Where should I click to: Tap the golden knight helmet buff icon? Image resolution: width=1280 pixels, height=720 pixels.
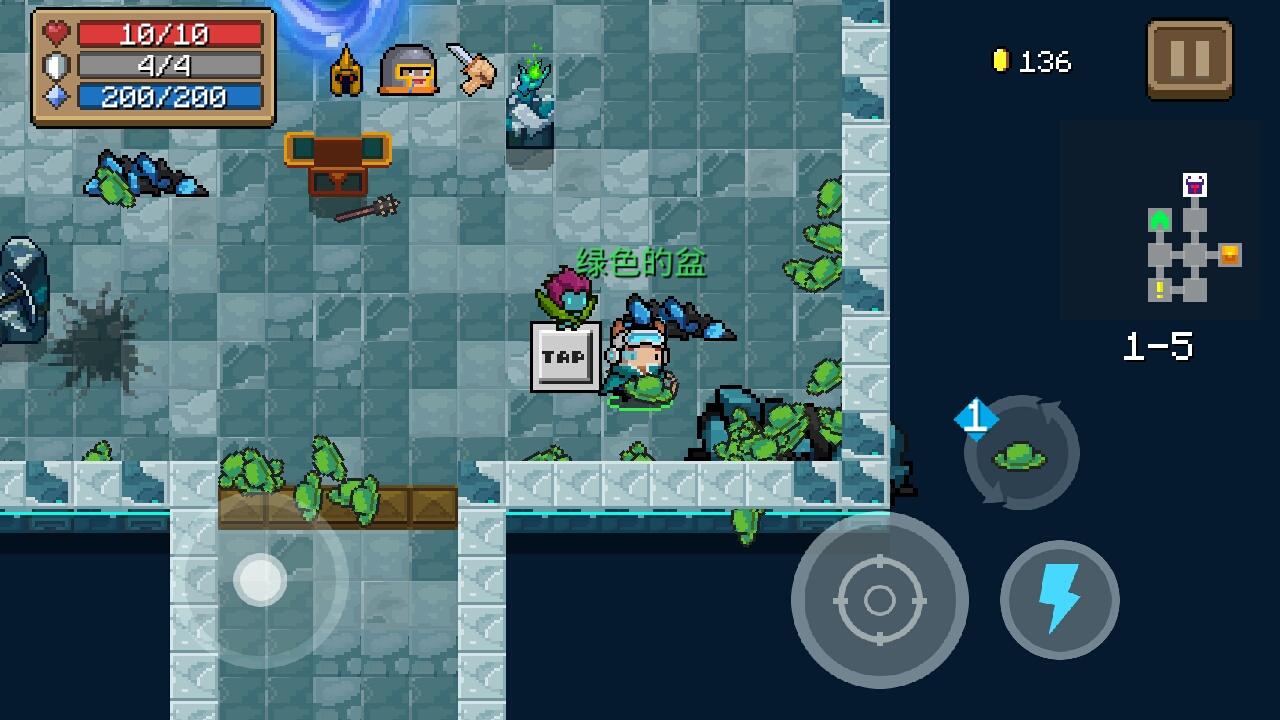(345, 70)
